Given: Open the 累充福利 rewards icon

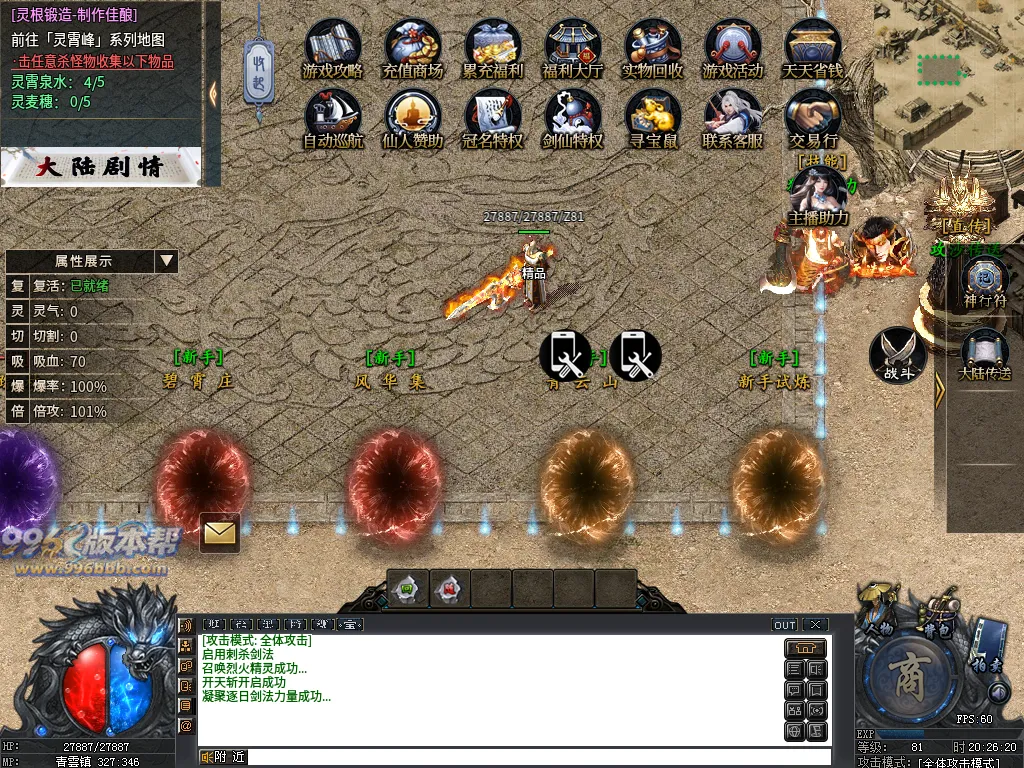Looking at the screenshot, I should tap(493, 46).
